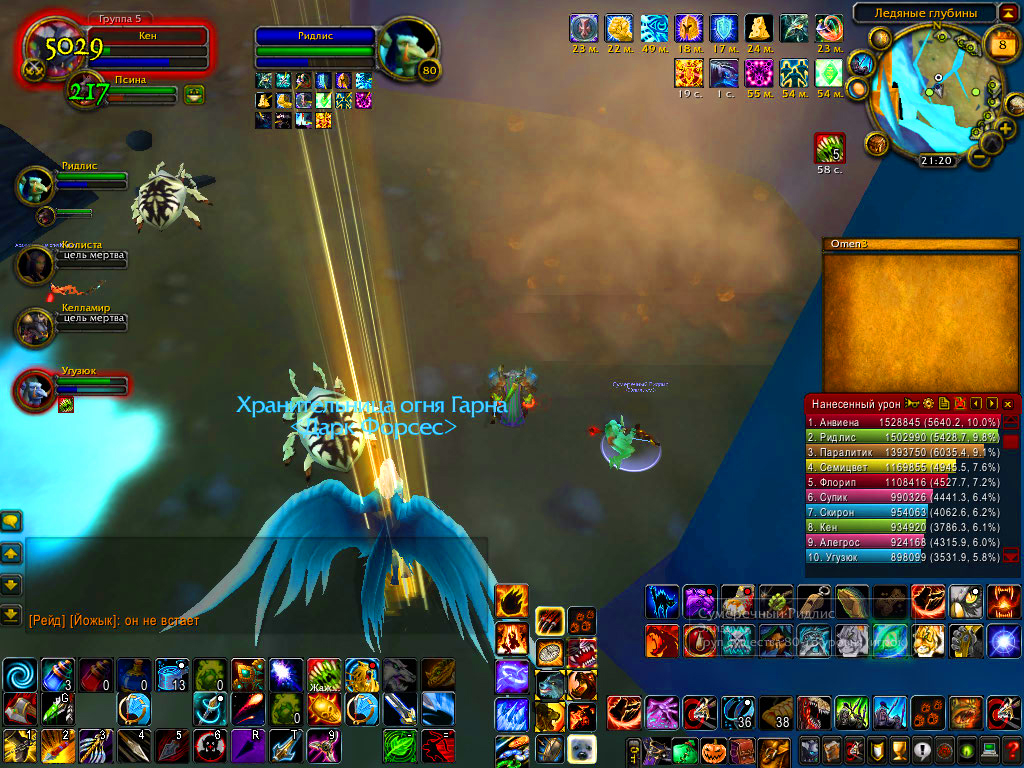Open the chat speech bubble menu
The height and width of the screenshot is (768, 1024).
[12, 521]
